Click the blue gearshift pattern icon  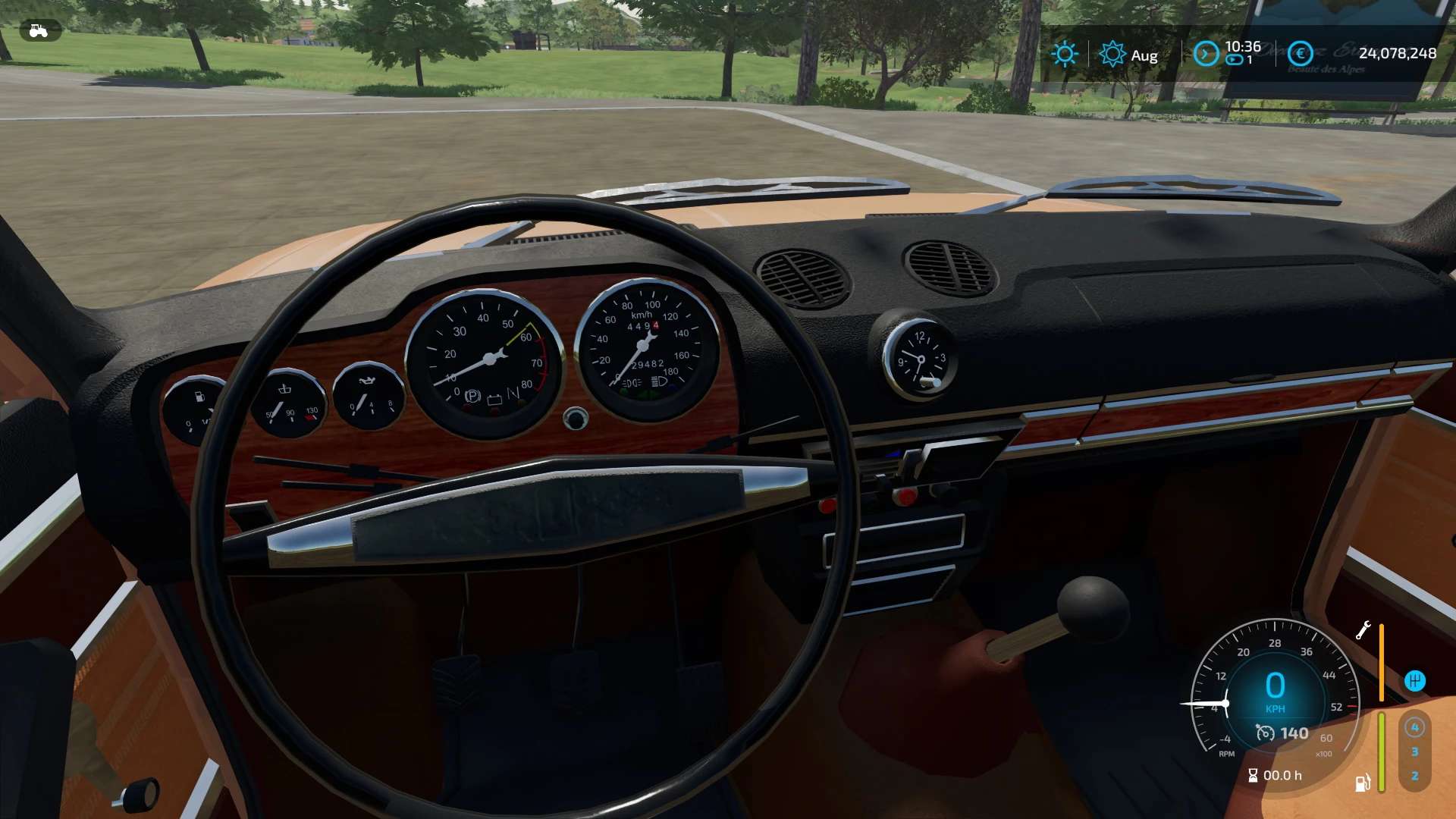(1414, 680)
